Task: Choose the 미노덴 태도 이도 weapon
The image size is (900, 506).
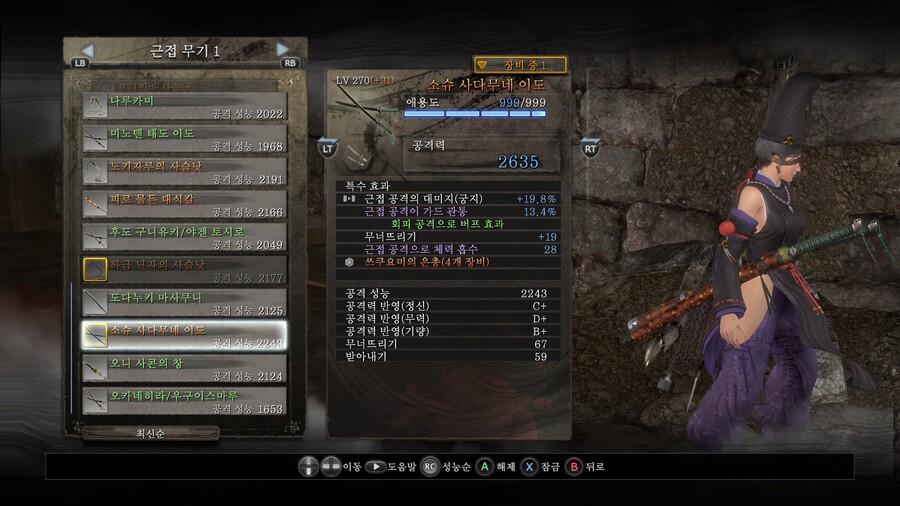Action: coord(184,140)
